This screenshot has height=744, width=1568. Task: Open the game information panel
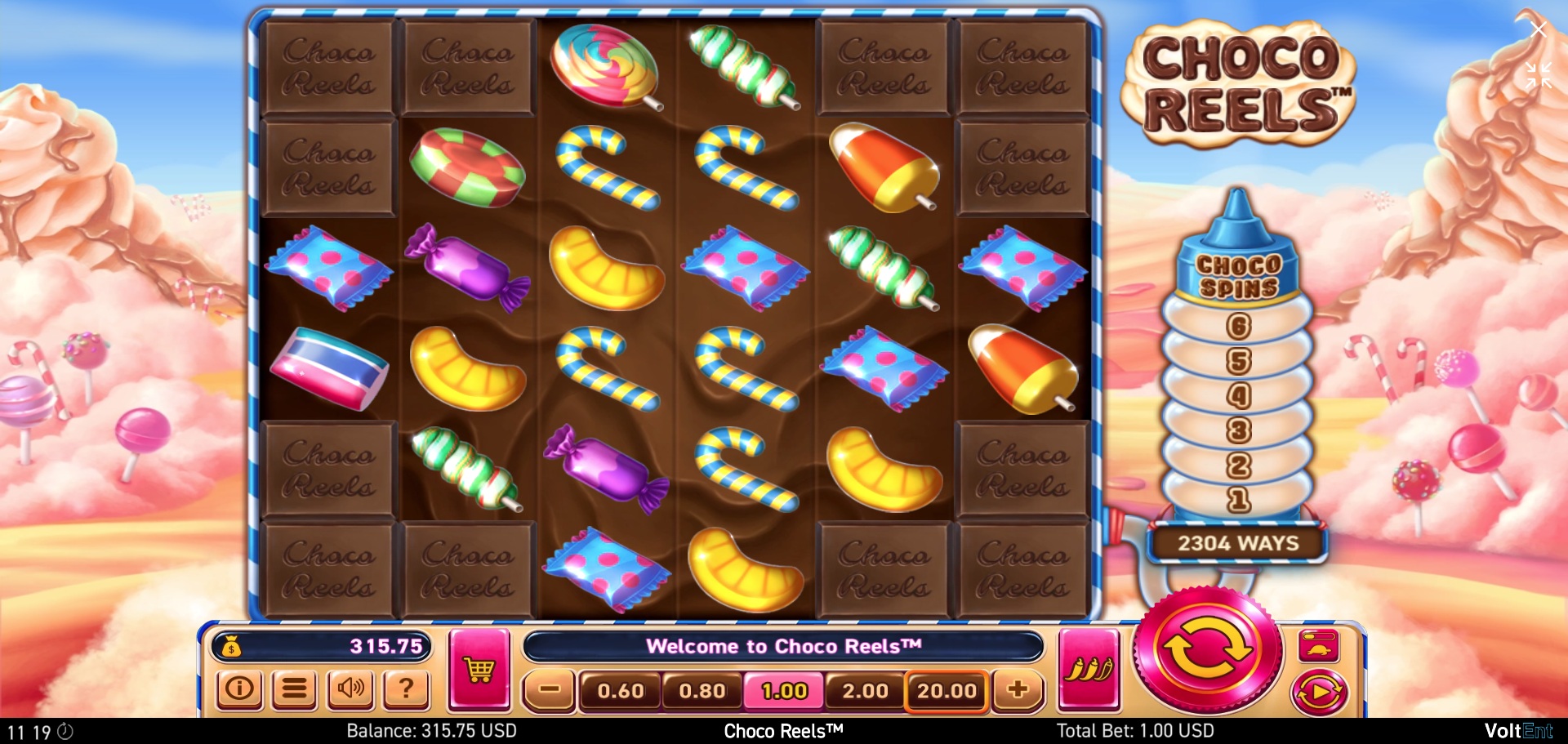coord(238,690)
